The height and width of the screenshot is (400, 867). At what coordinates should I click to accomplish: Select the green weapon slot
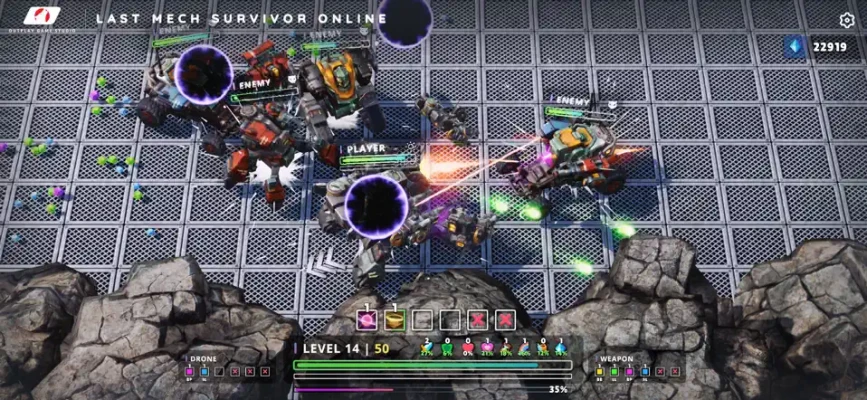click(x=614, y=371)
